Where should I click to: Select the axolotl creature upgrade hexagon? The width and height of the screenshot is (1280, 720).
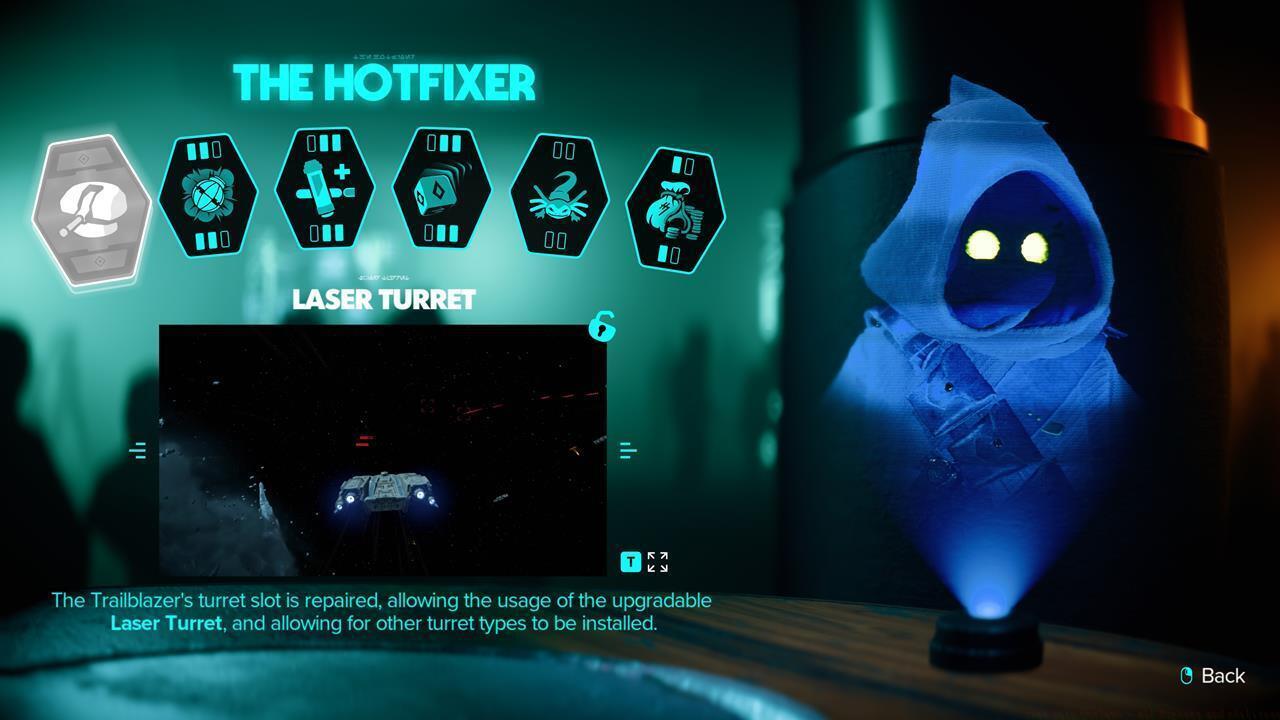pos(559,196)
